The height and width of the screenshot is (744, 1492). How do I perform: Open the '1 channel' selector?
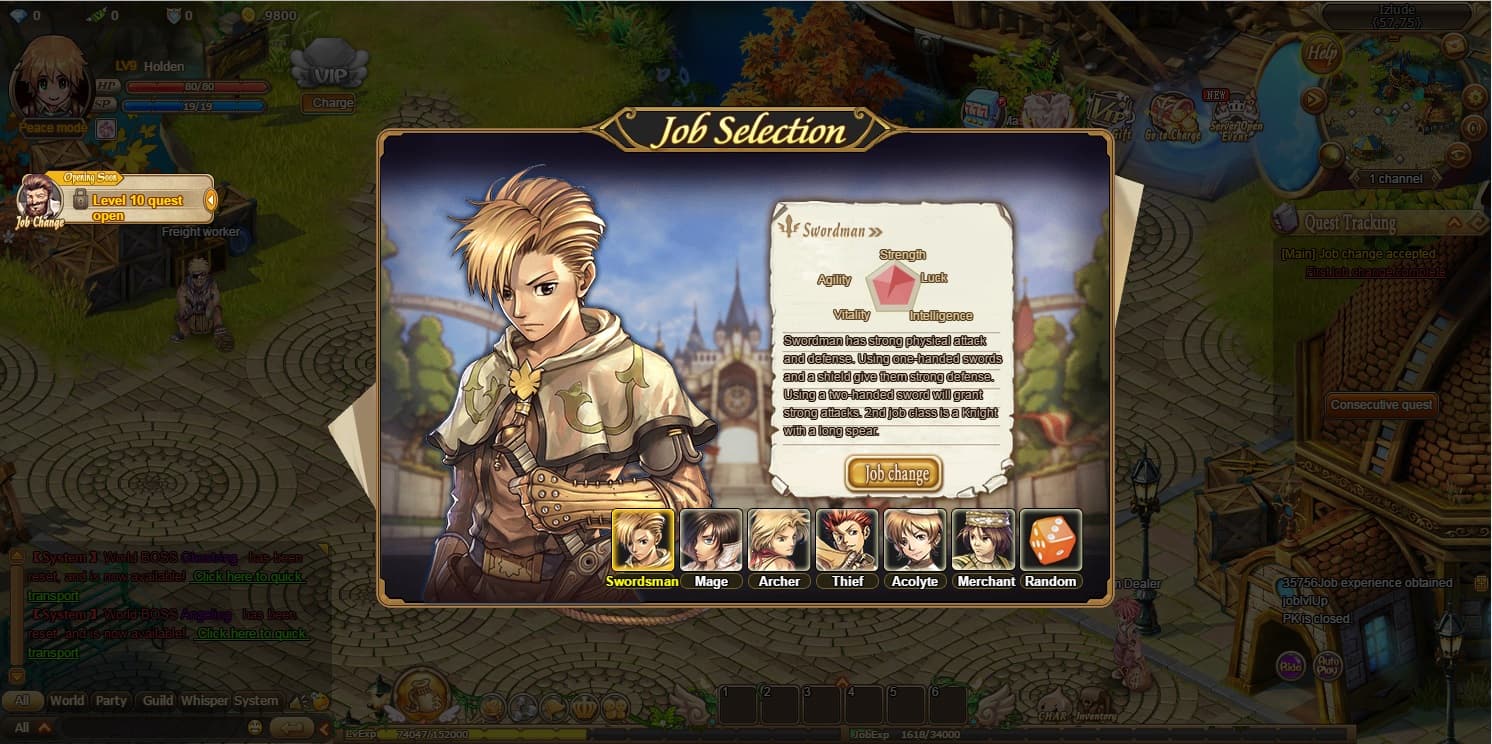click(x=1396, y=178)
